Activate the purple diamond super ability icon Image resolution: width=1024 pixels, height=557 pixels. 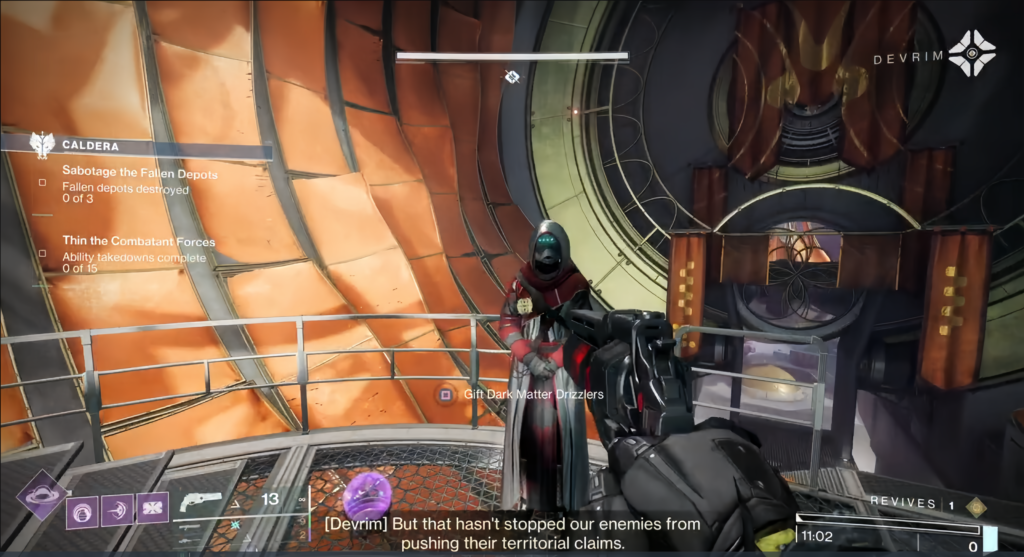pos(41,494)
